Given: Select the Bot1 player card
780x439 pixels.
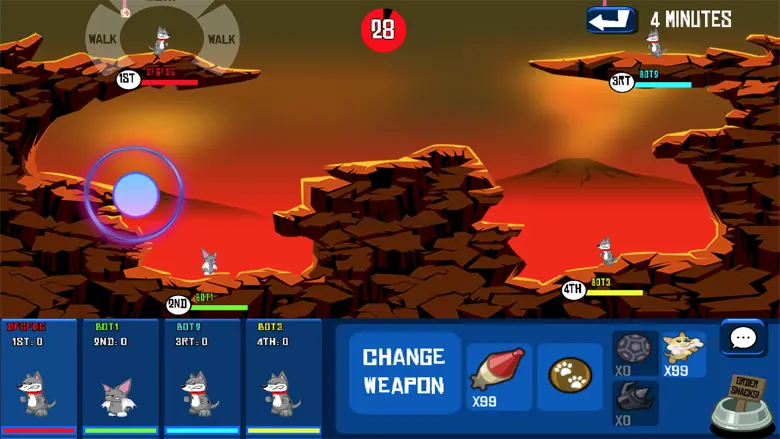Looking at the screenshot, I should (x=121, y=377).
